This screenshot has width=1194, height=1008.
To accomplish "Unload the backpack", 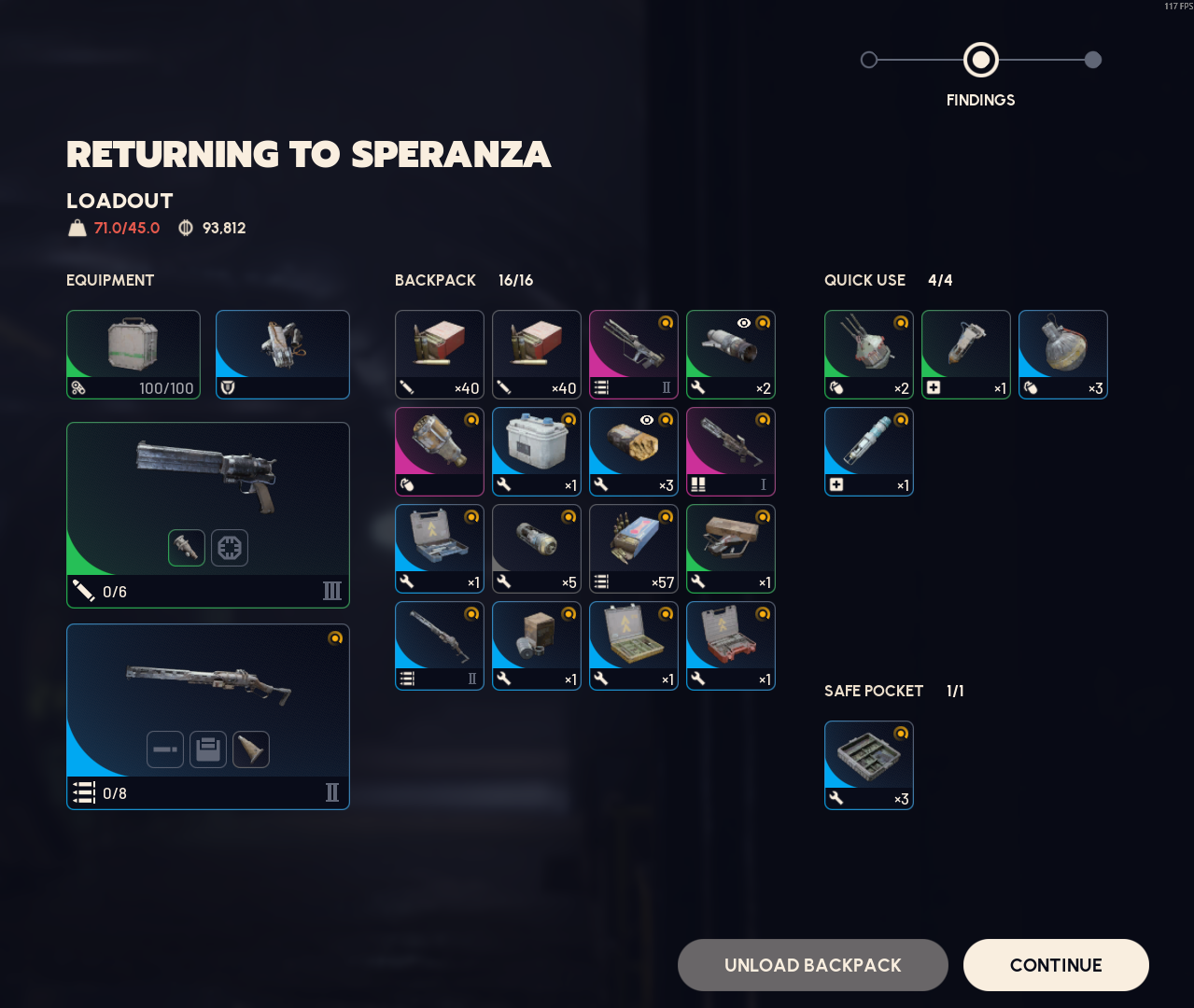I will pos(812,965).
